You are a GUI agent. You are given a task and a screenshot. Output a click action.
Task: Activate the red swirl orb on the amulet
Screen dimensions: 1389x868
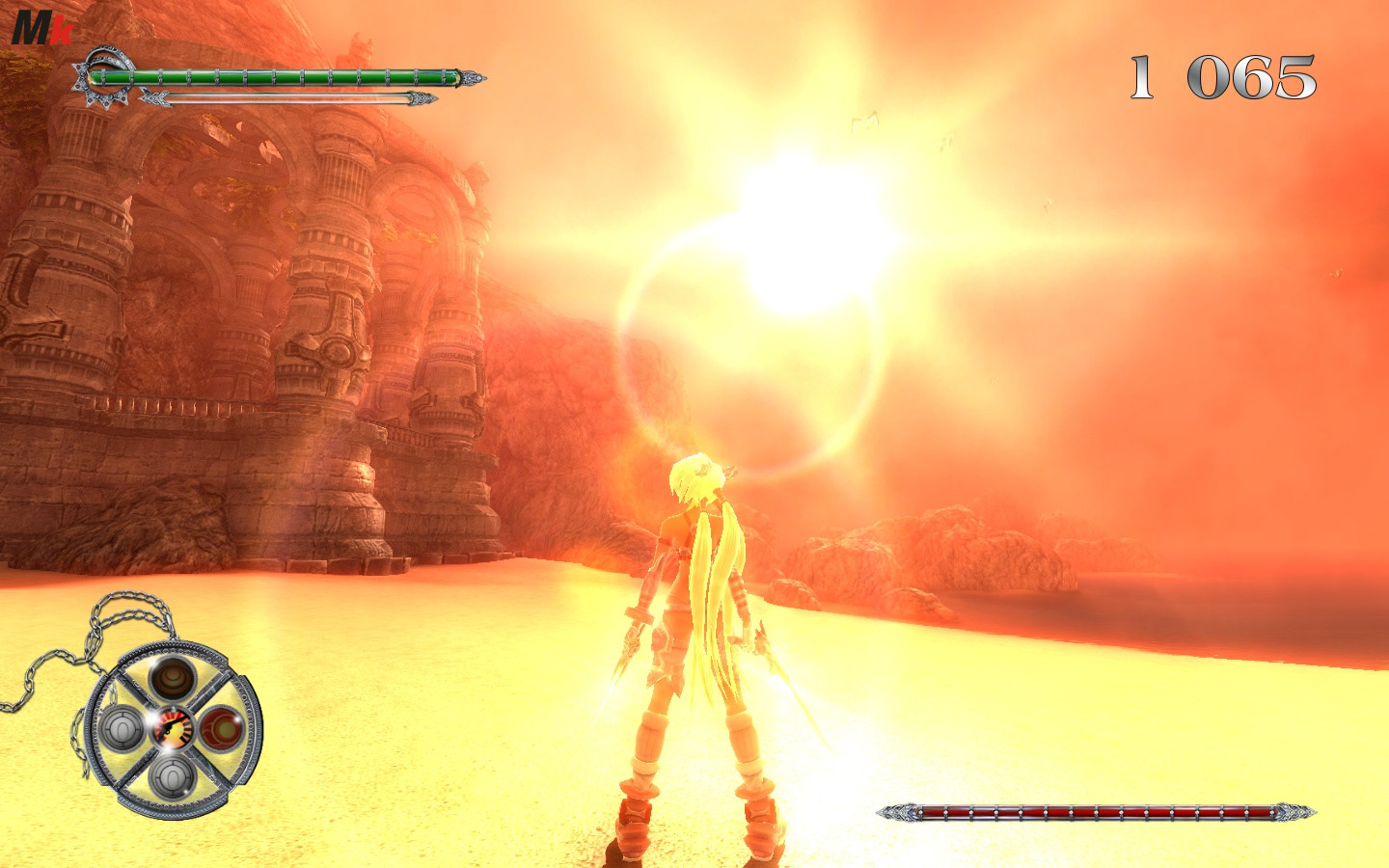[x=222, y=726]
